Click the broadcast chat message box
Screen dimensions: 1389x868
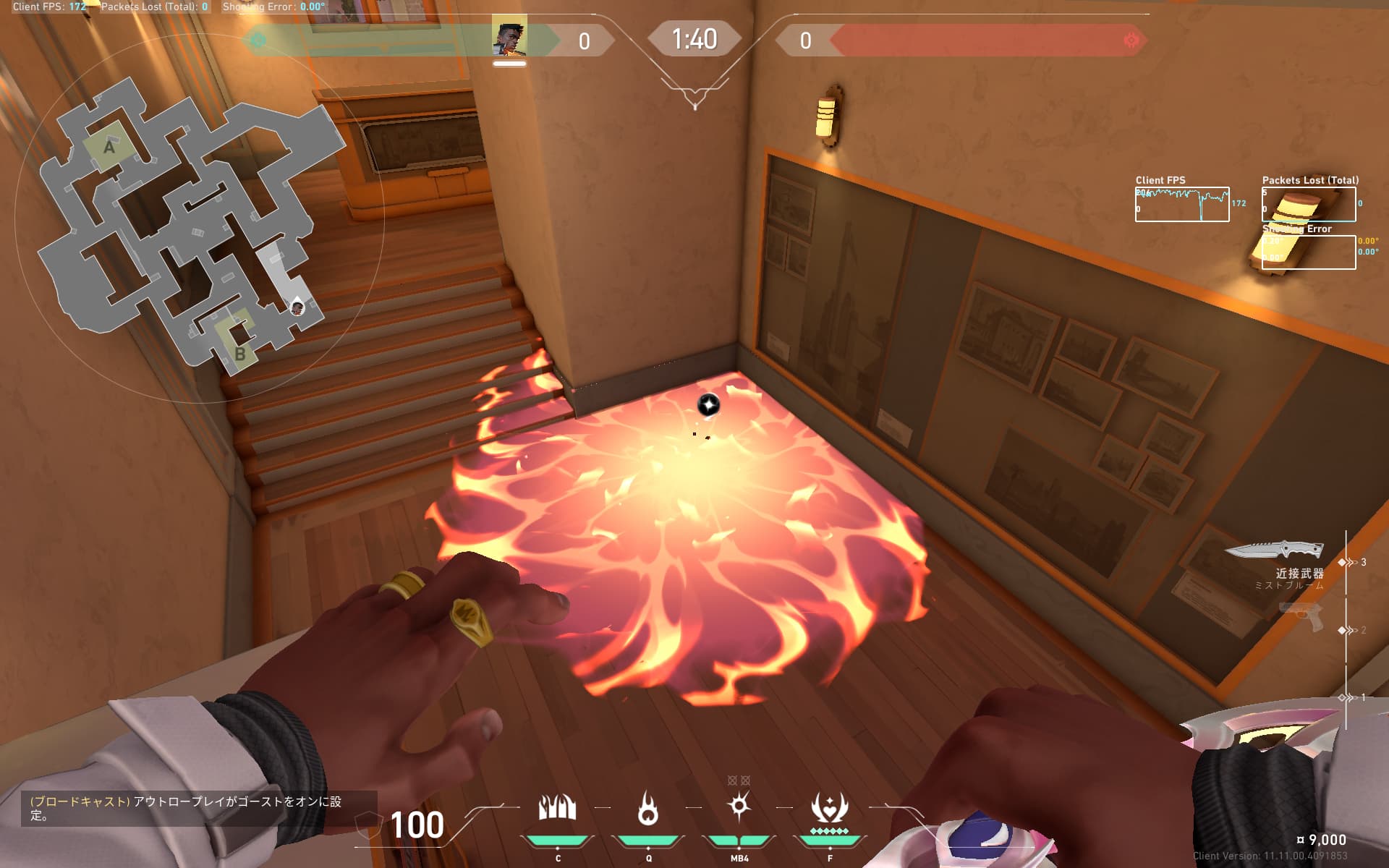tap(188, 808)
